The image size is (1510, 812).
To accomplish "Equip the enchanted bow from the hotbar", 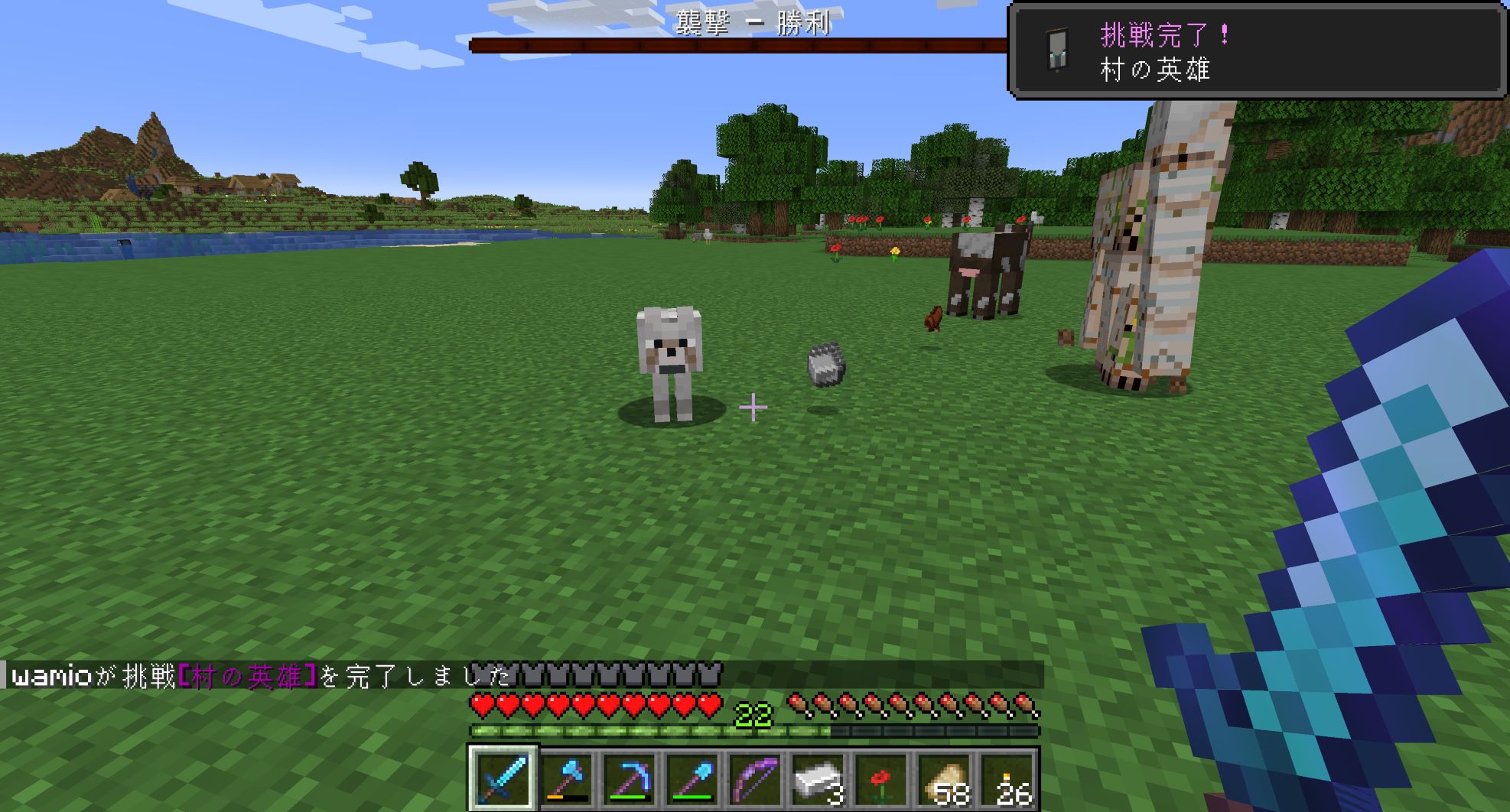I will click(x=756, y=778).
